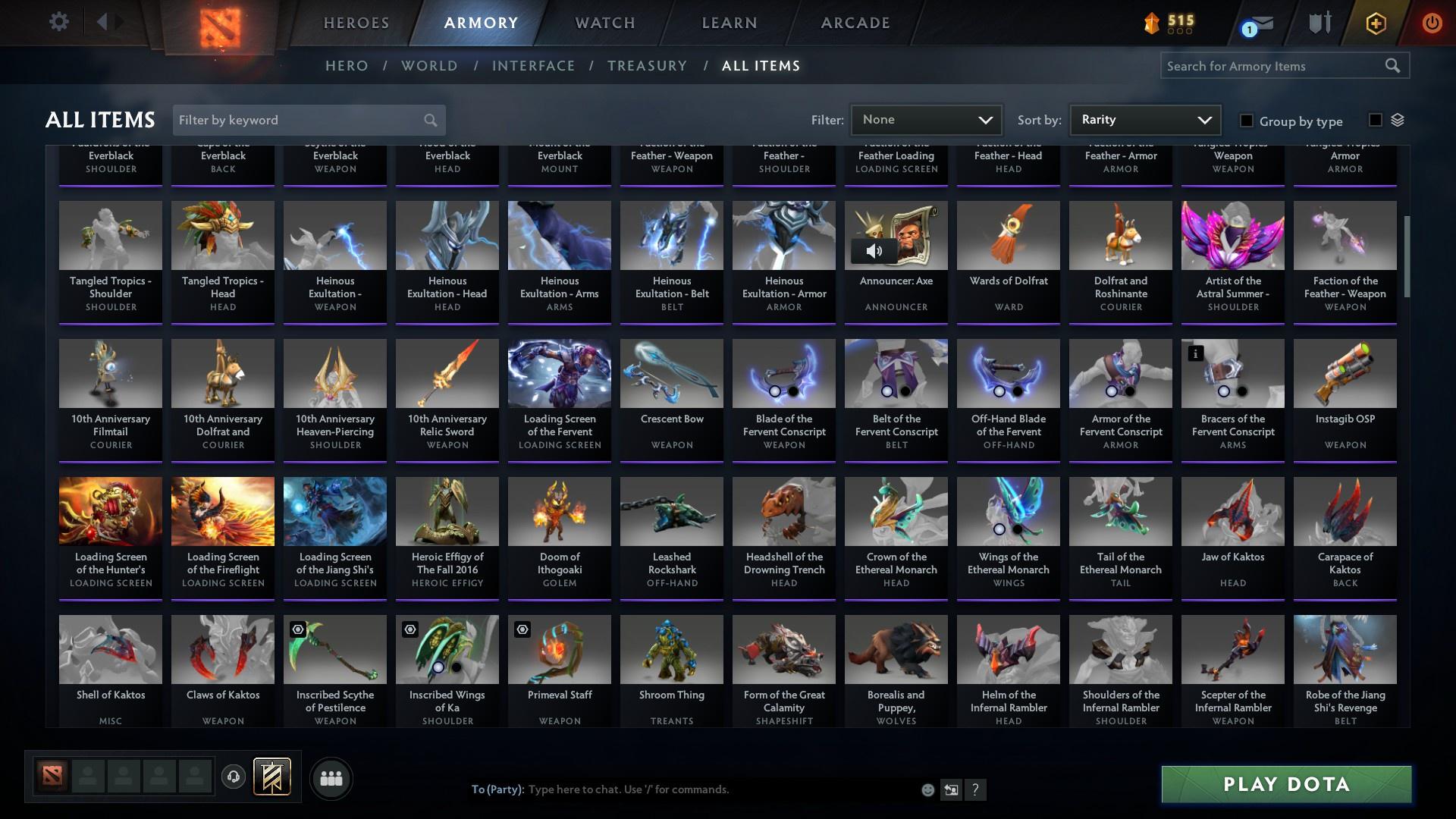This screenshot has height=819, width=1456.
Task: Enable the Group by type checkbox
Action: pos(1246,121)
